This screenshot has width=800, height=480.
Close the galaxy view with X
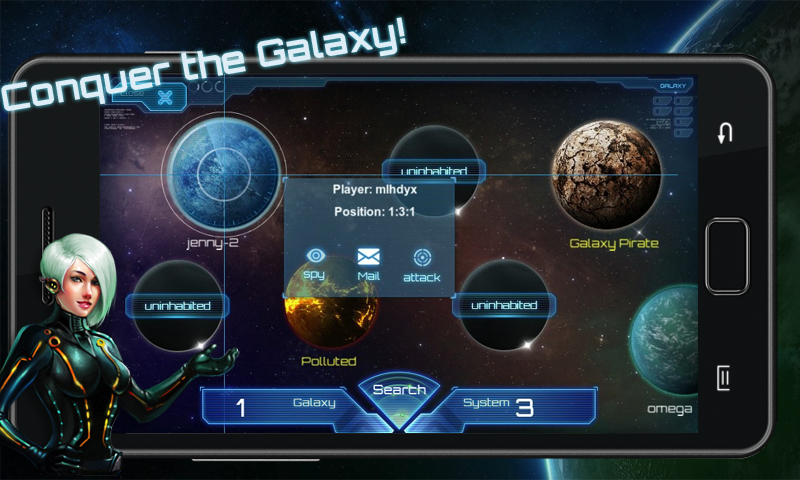point(166,97)
